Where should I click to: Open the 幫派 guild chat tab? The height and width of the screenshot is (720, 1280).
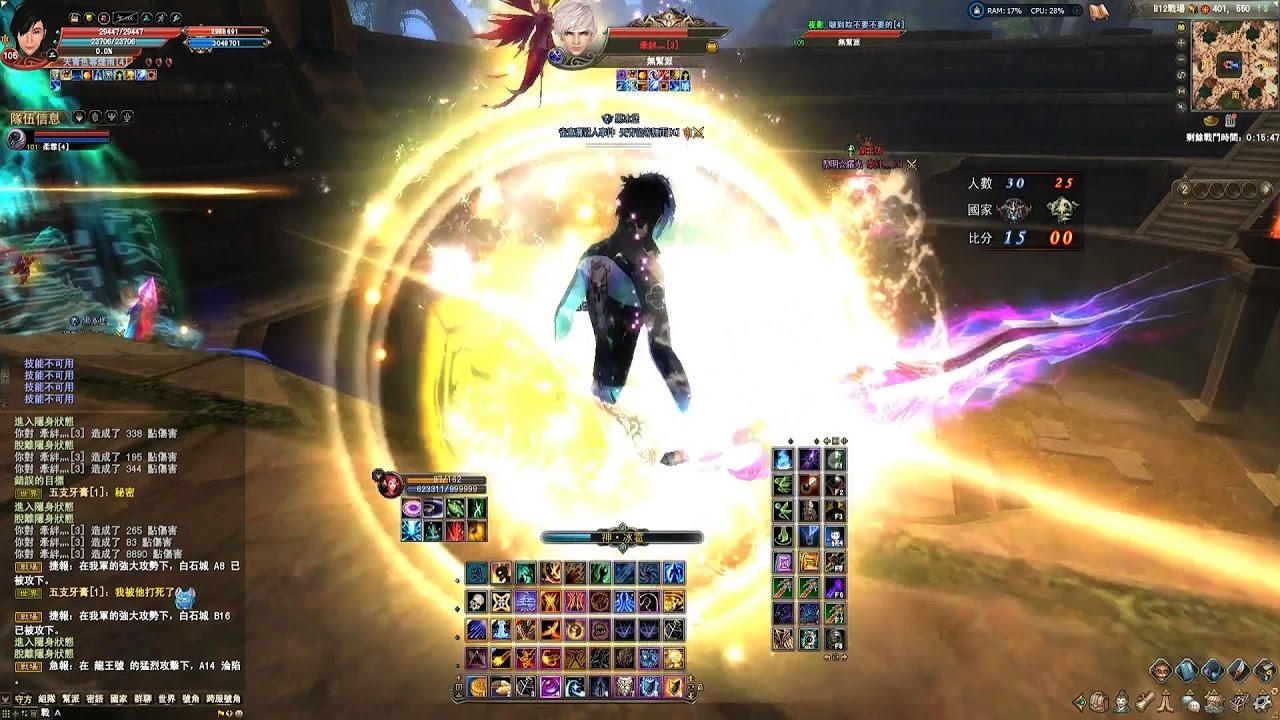(70, 699)
